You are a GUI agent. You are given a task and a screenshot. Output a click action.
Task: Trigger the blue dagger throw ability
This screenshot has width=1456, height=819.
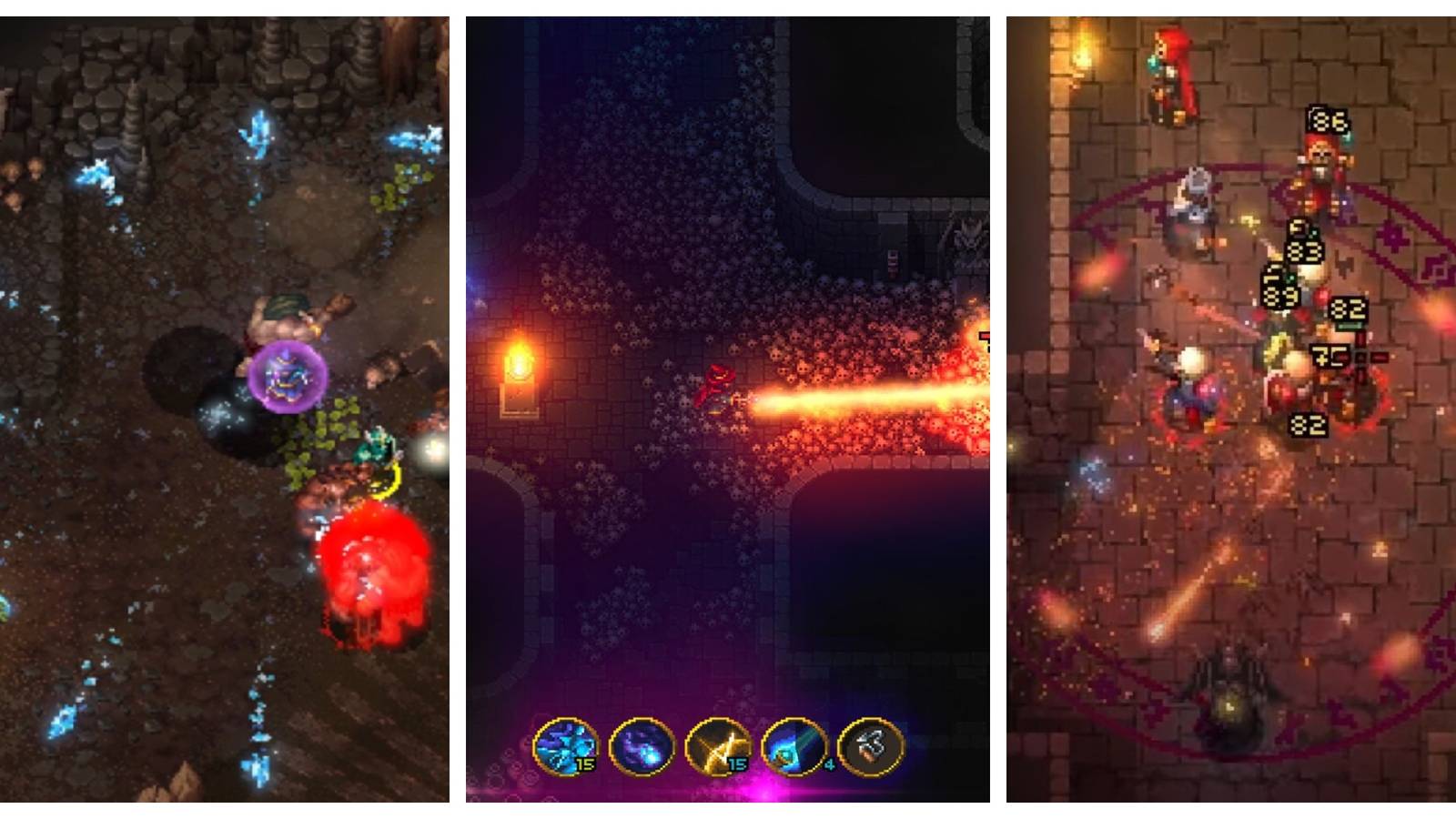pos(794,747)
